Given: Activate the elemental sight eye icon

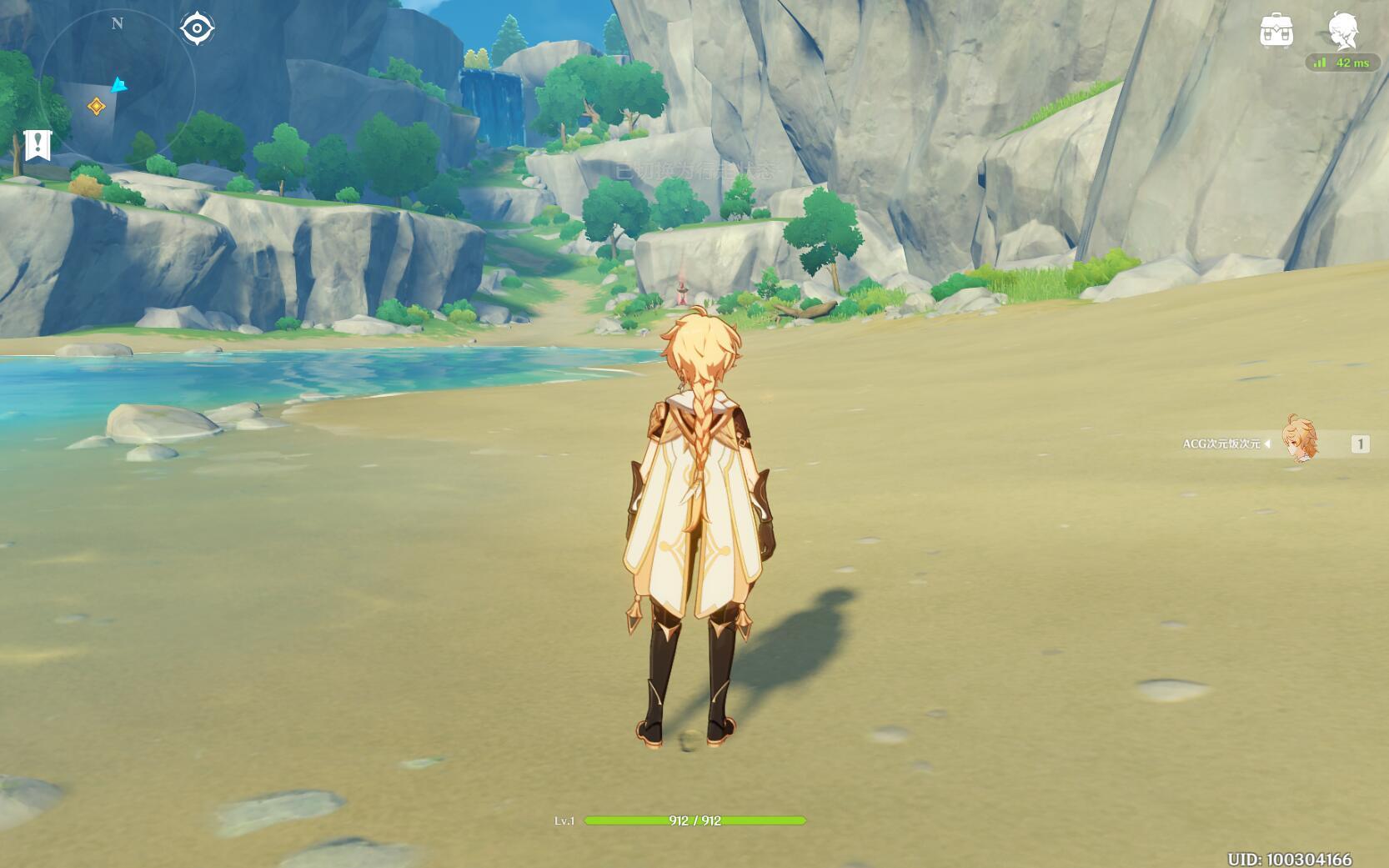Looking at the screenshot, I should click(197, 28).
